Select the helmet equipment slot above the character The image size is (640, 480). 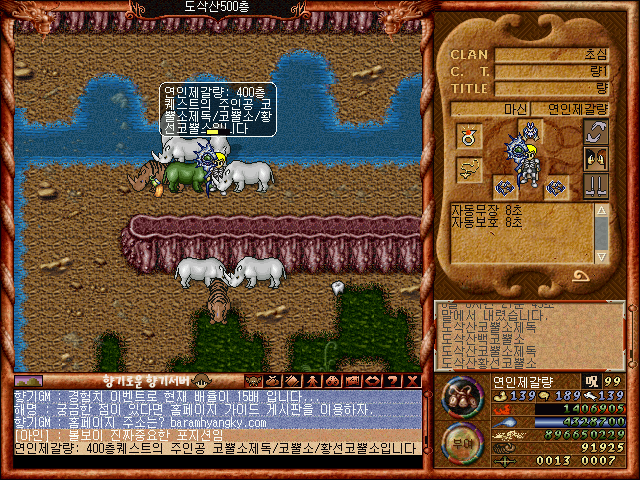[530, 130]
